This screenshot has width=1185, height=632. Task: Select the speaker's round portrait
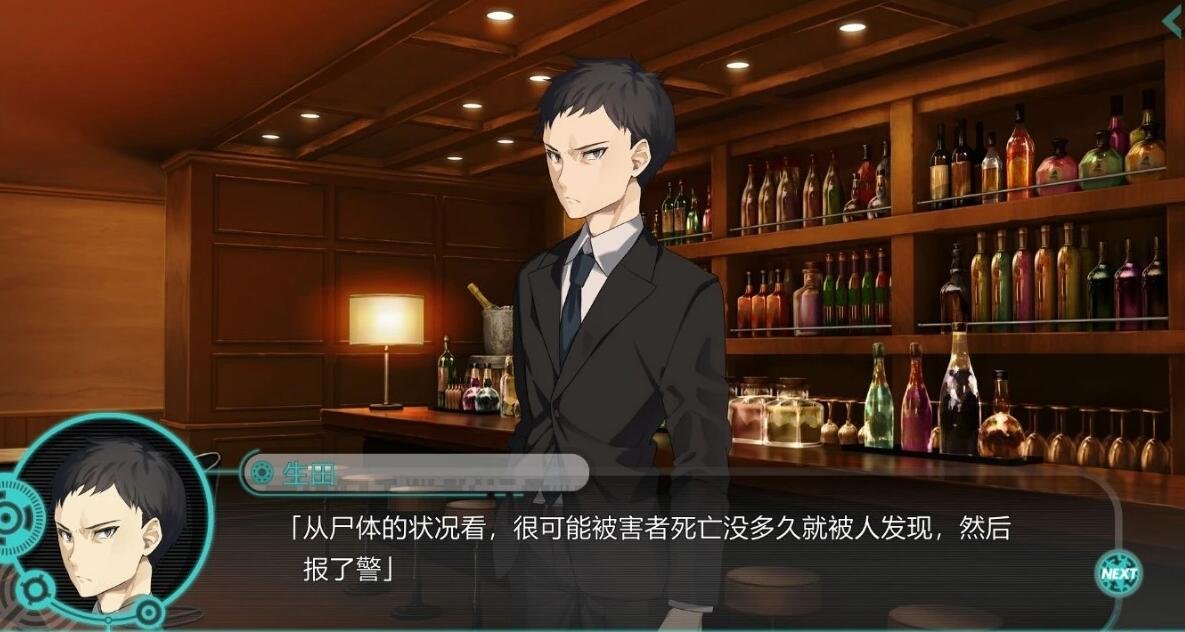pos(110,520)
